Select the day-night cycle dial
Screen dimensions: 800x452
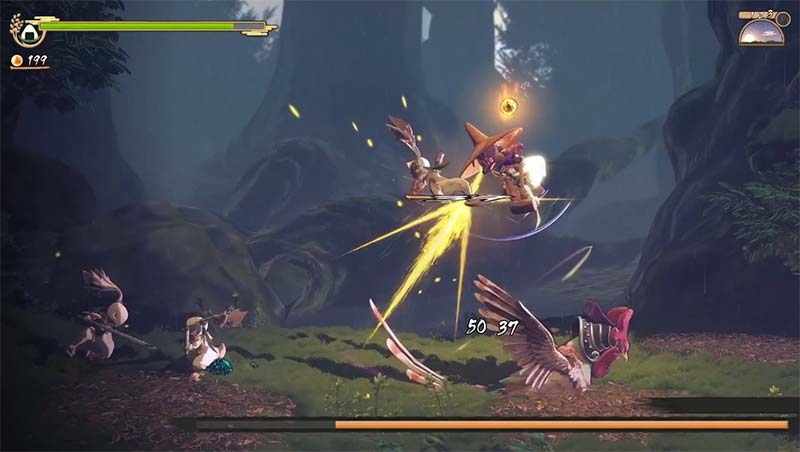pyautogui.click(x=761, y=32)
